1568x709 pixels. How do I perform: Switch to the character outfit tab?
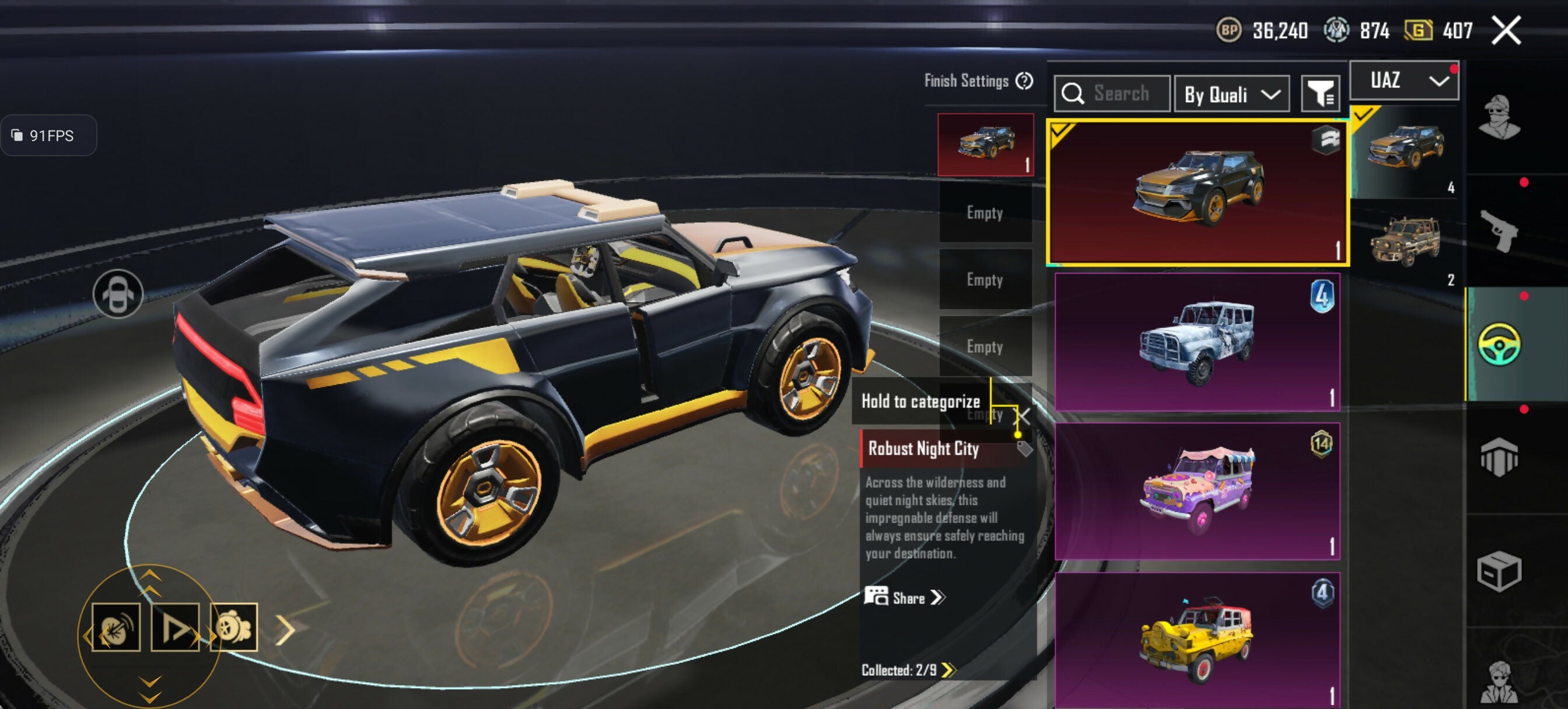1499,118
